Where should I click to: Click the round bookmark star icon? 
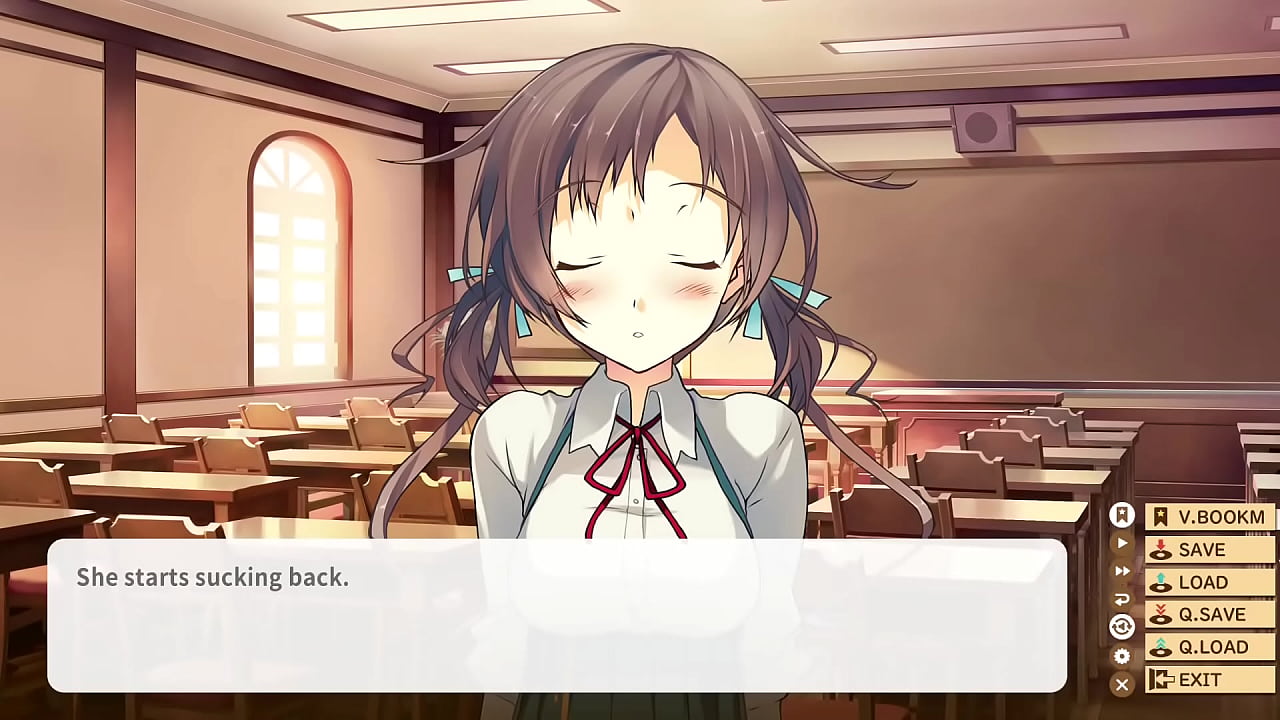pyautogui.click(x=1122, y=516)
